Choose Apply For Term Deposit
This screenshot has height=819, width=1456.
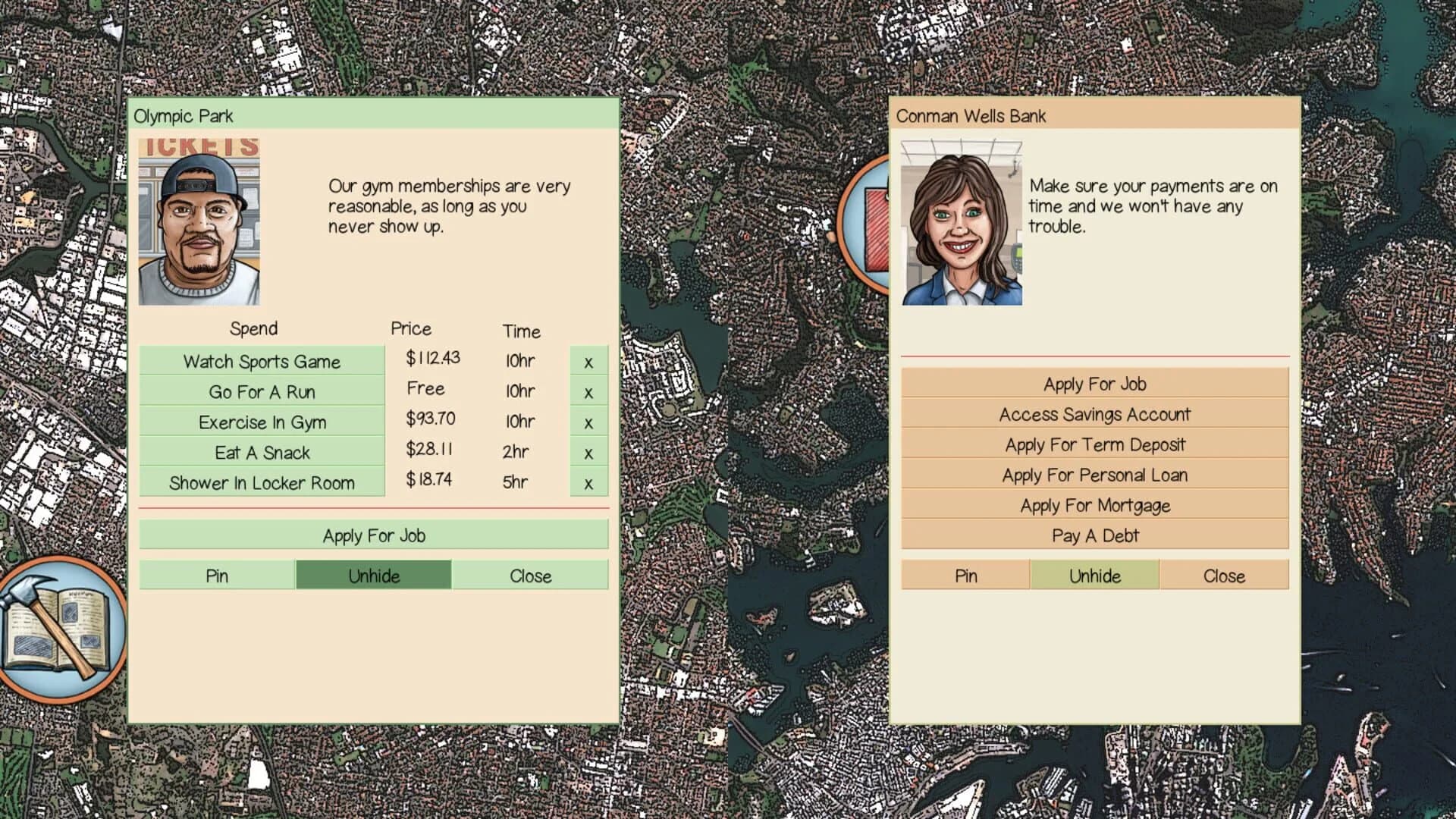1094,444
